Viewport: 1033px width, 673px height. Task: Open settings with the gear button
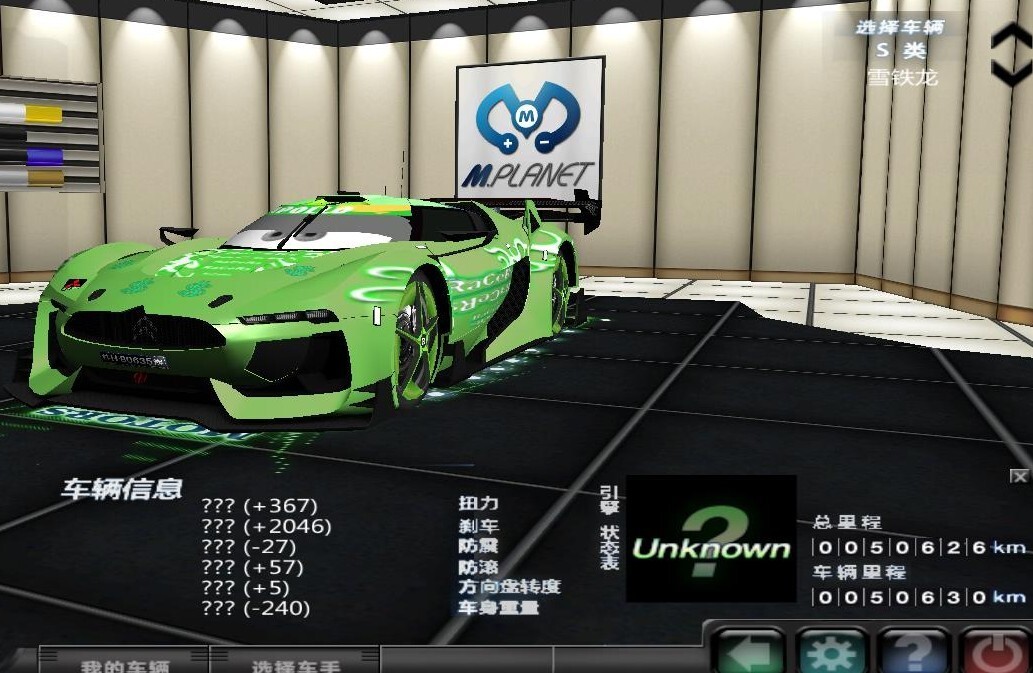pyautogui.click(x=832, y=653)
